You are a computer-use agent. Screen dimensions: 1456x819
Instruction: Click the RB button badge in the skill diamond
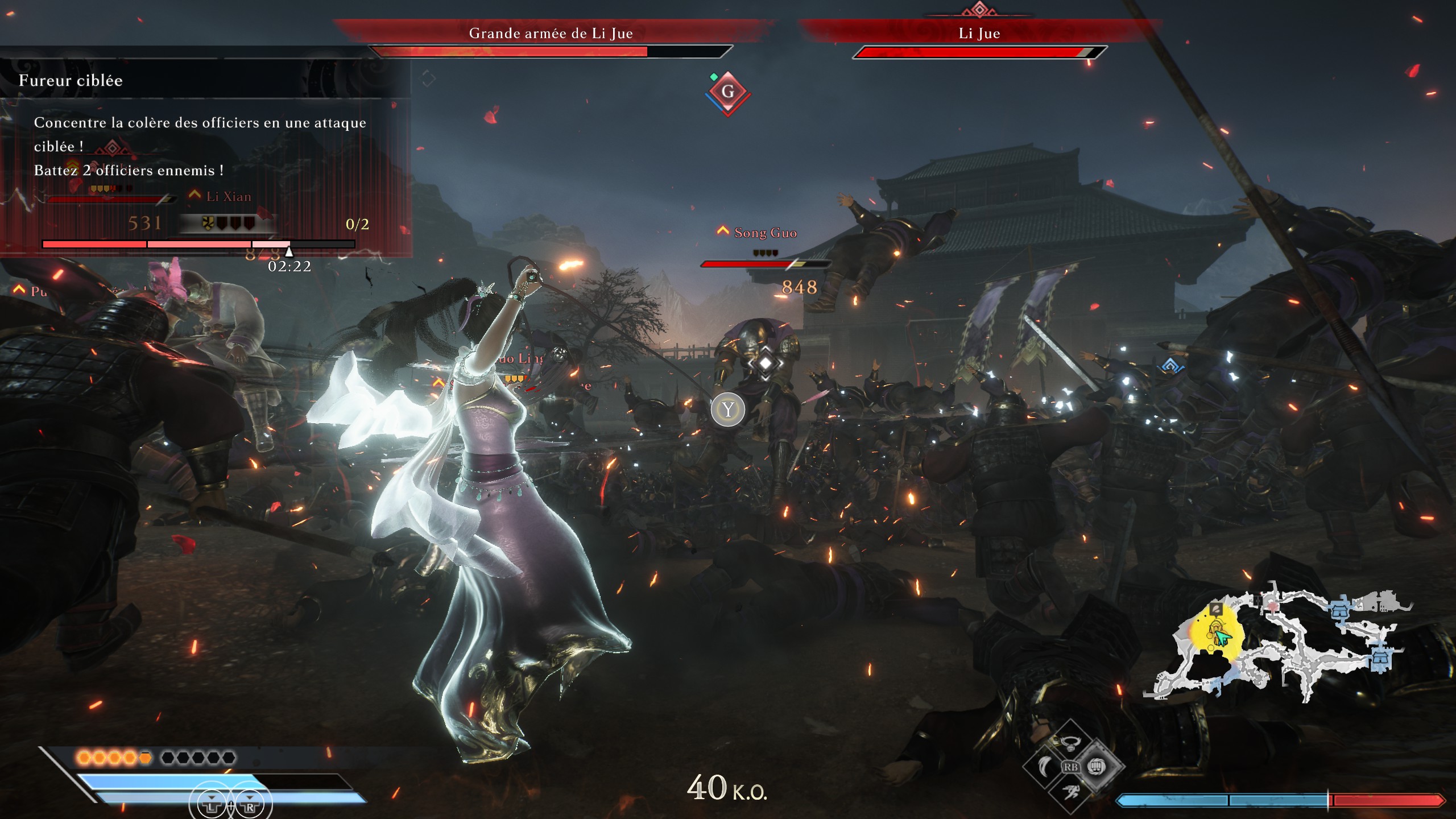(1072, 767)
